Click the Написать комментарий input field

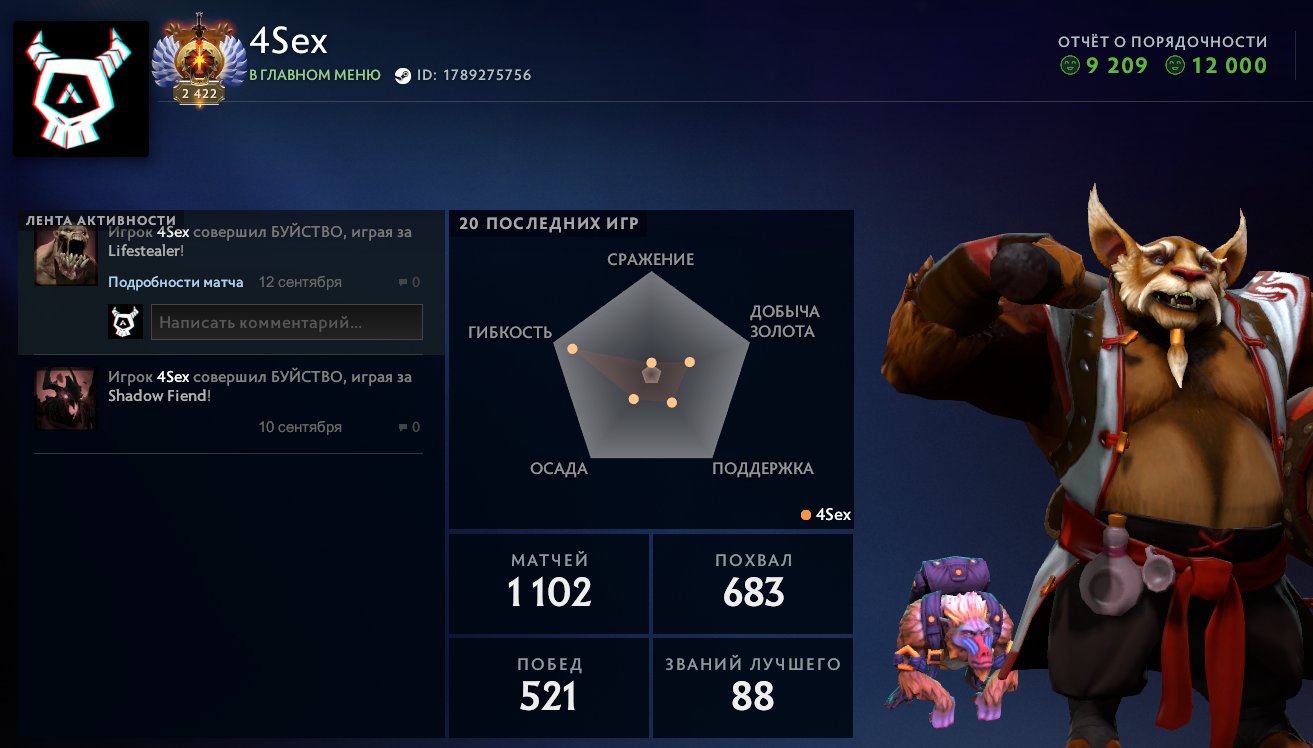pos(287,321)
